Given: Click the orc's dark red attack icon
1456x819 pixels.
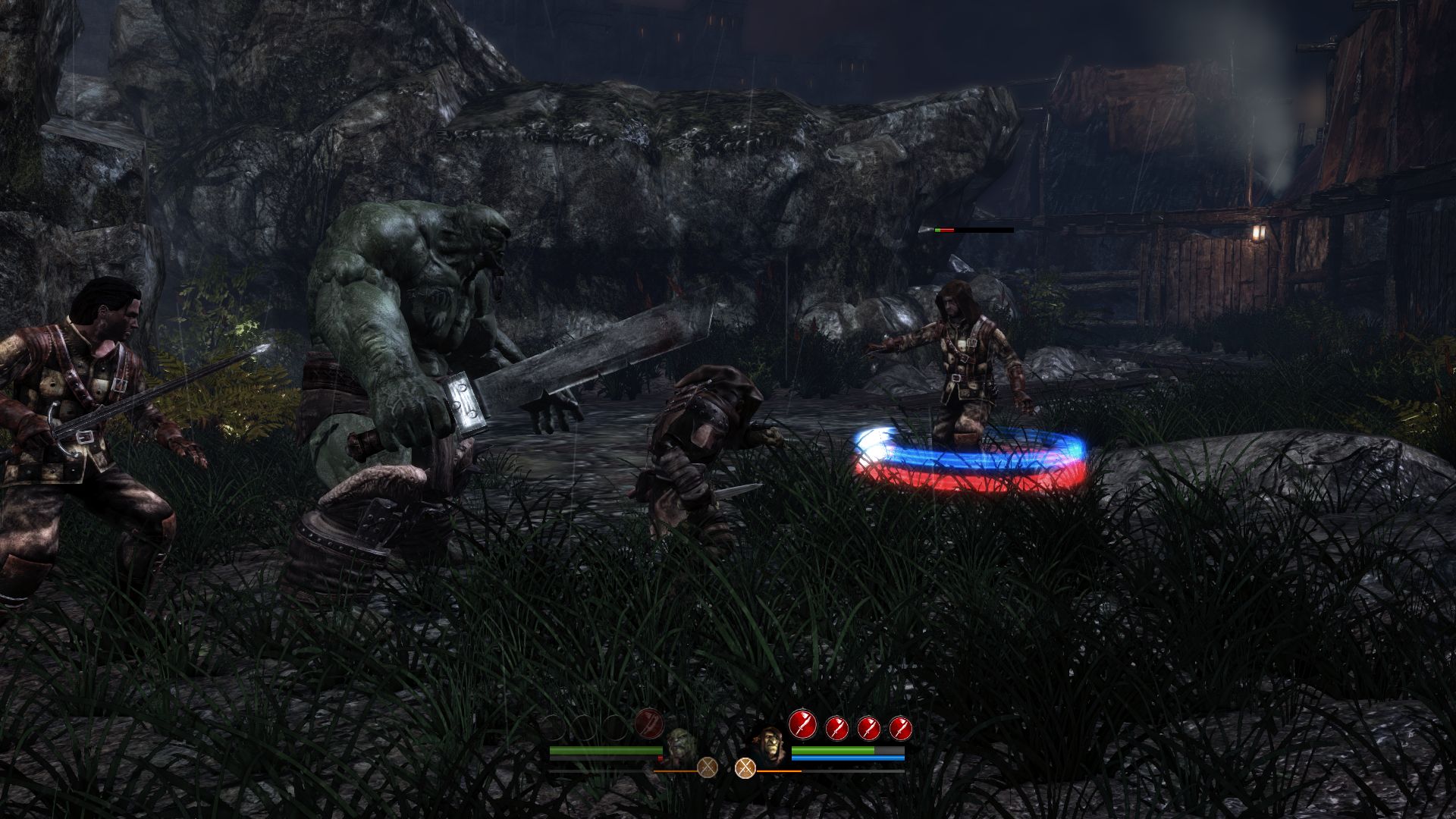Looking at the screenshot, I should (648, 723).
